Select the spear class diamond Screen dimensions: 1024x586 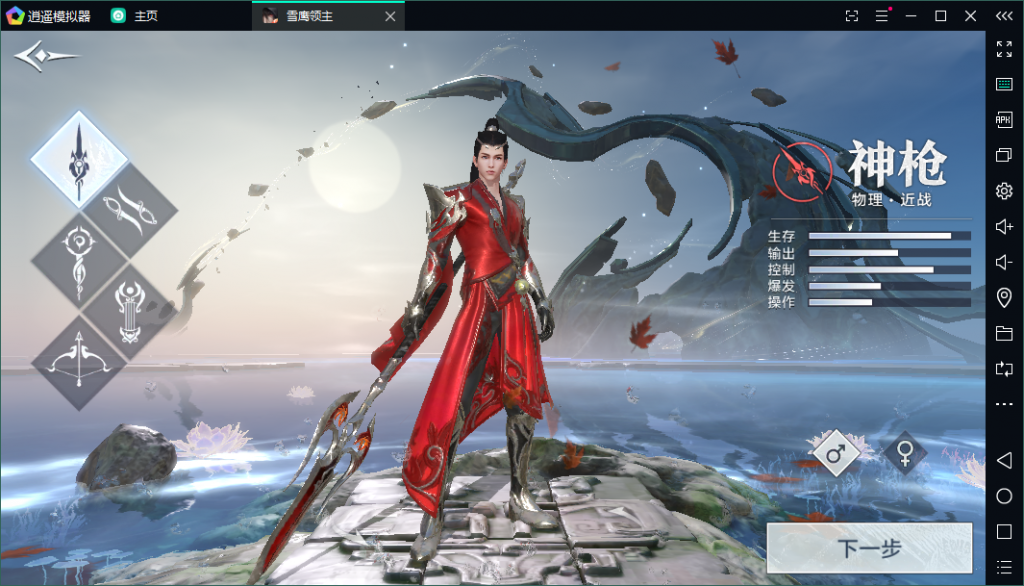tap(79, 158)
